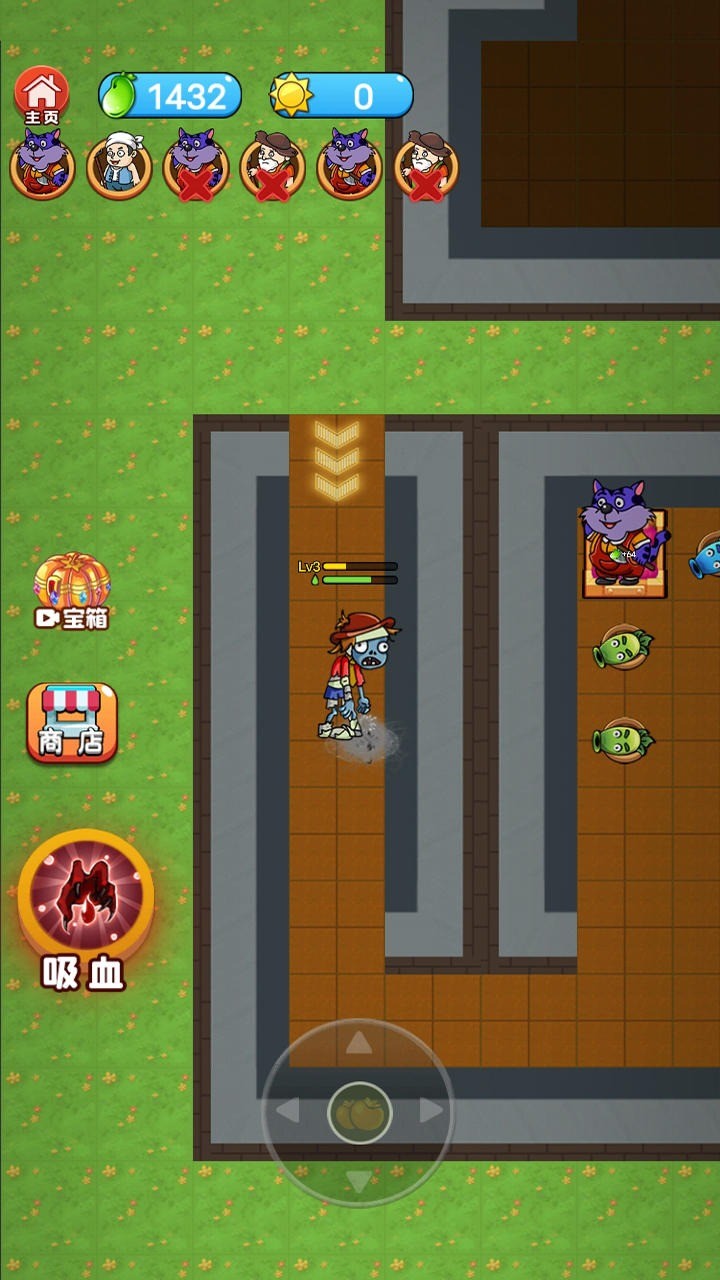Select the white-capped old man portrait

point(119,164)
